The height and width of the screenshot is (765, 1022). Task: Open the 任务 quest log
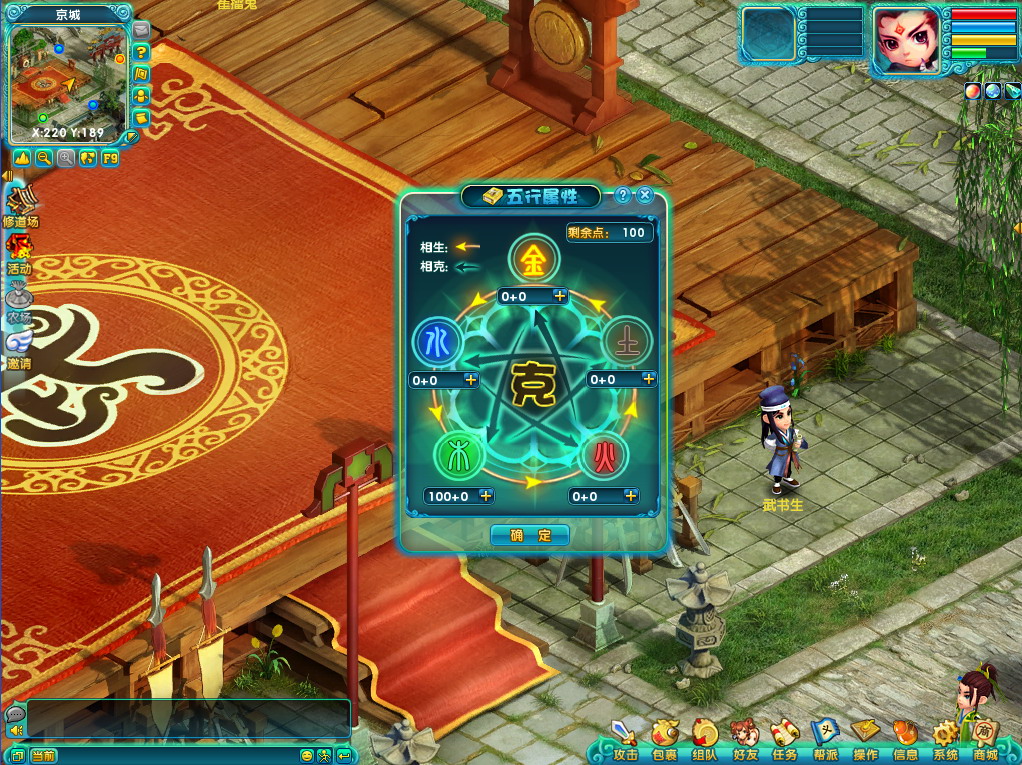[785, 737]
